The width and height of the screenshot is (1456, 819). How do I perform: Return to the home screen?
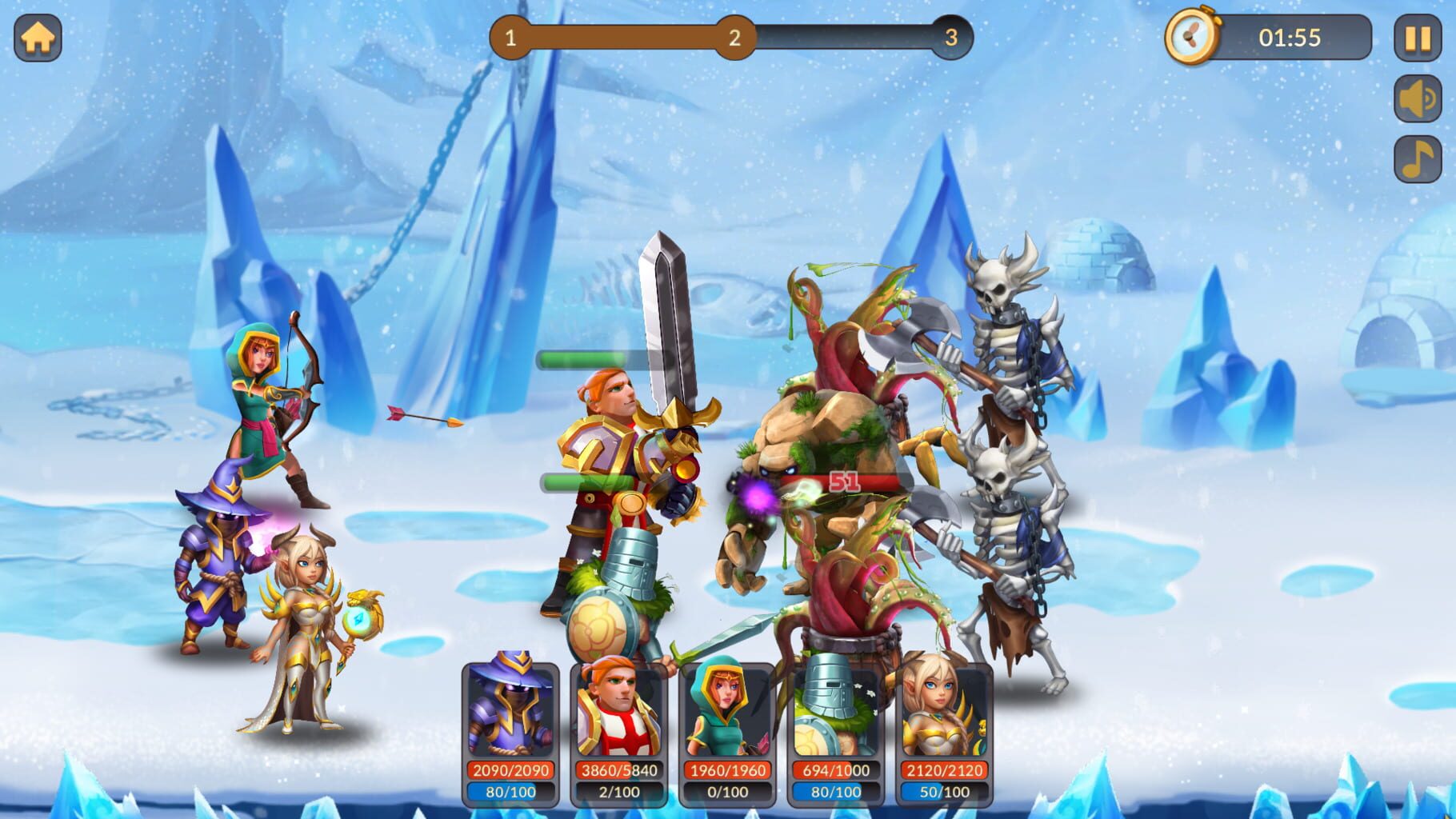(x=38, y=38)
